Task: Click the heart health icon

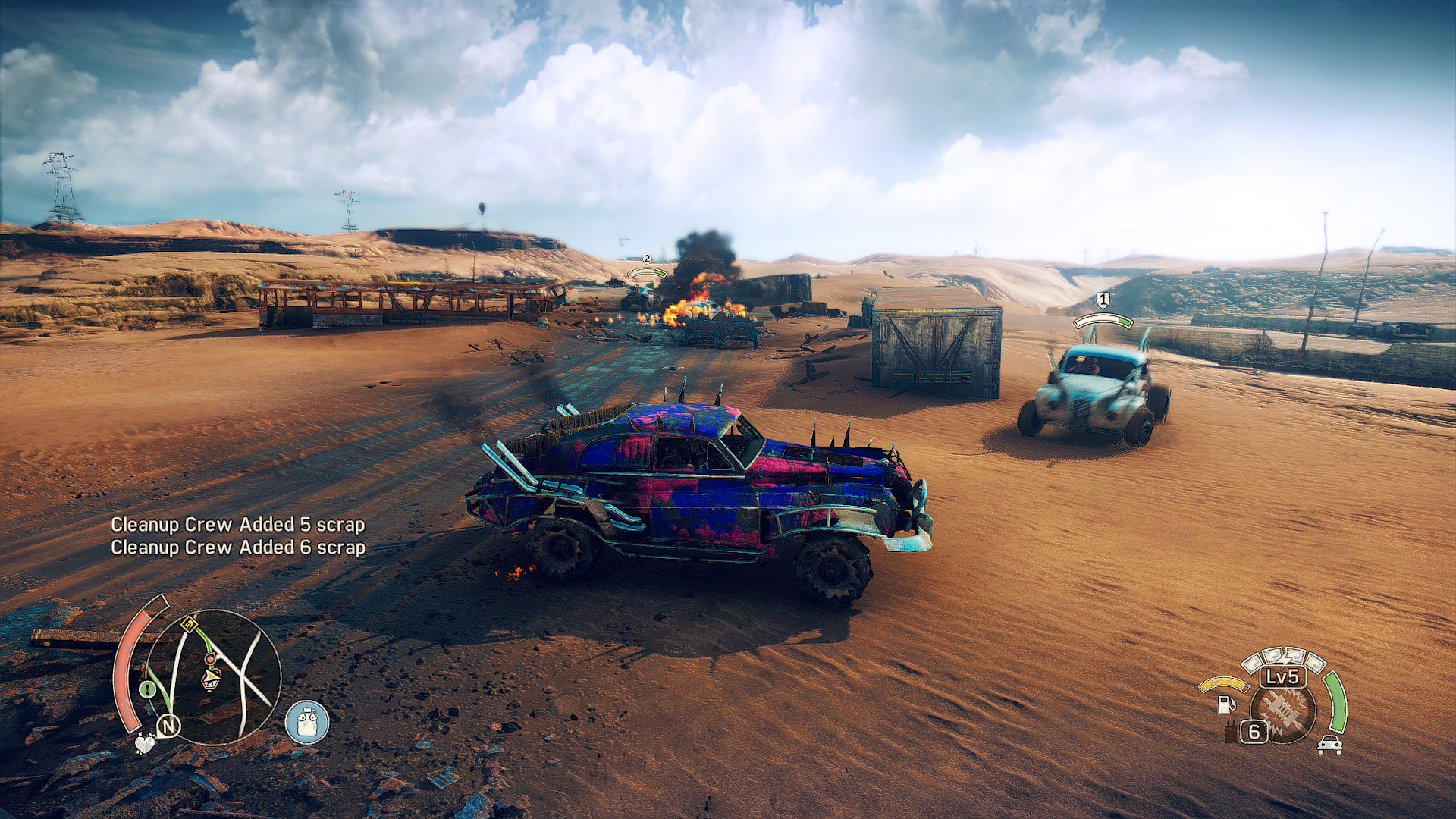Action: (x=144, y=743)
